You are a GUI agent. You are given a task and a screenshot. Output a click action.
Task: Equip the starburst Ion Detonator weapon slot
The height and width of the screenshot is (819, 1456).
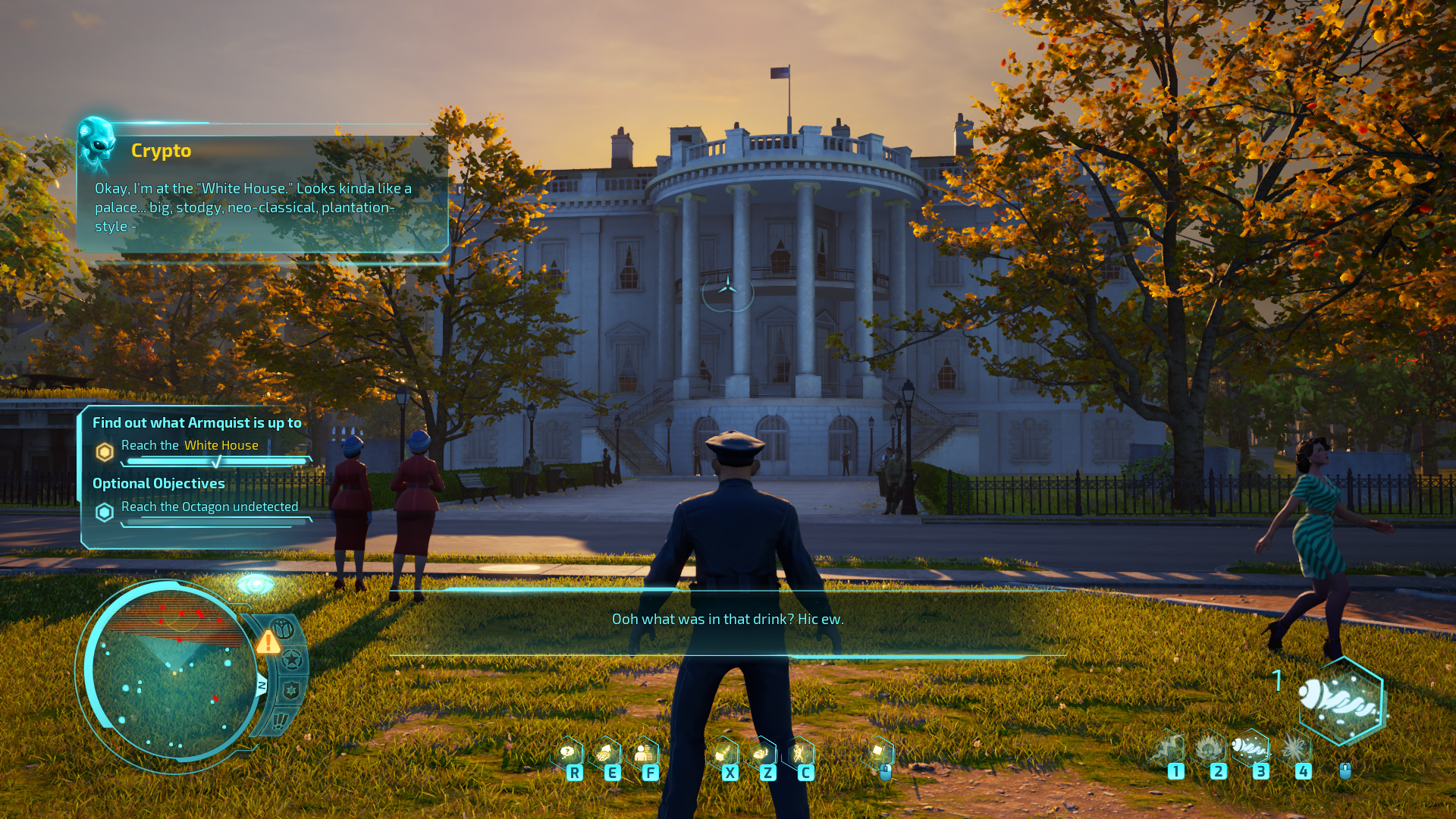(1294, 748)
